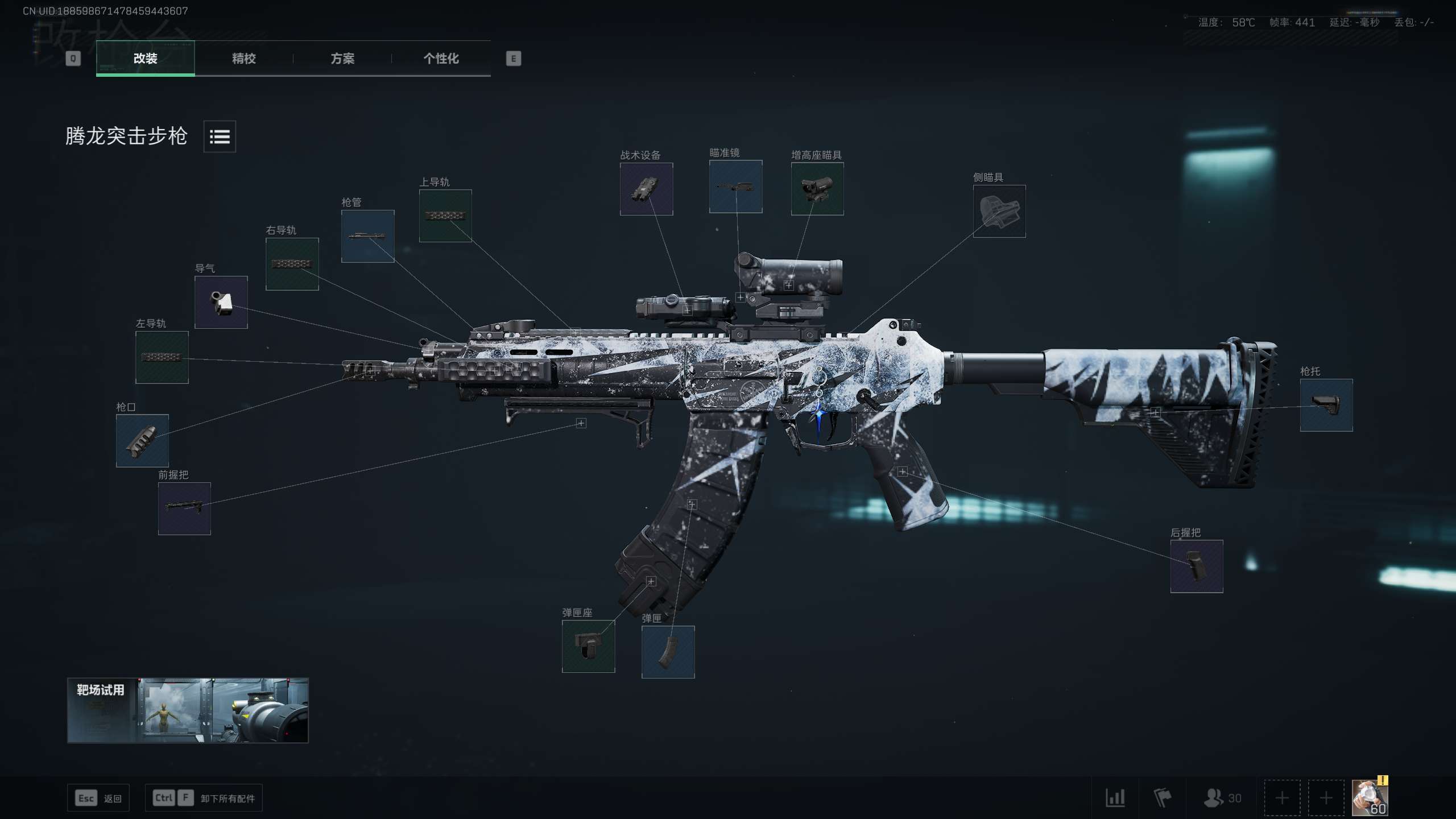The height and width of the screenshot is (819, 1456).
Task: Select the 侧瞄具 side sight slot
Action: [x=999, y=211]
